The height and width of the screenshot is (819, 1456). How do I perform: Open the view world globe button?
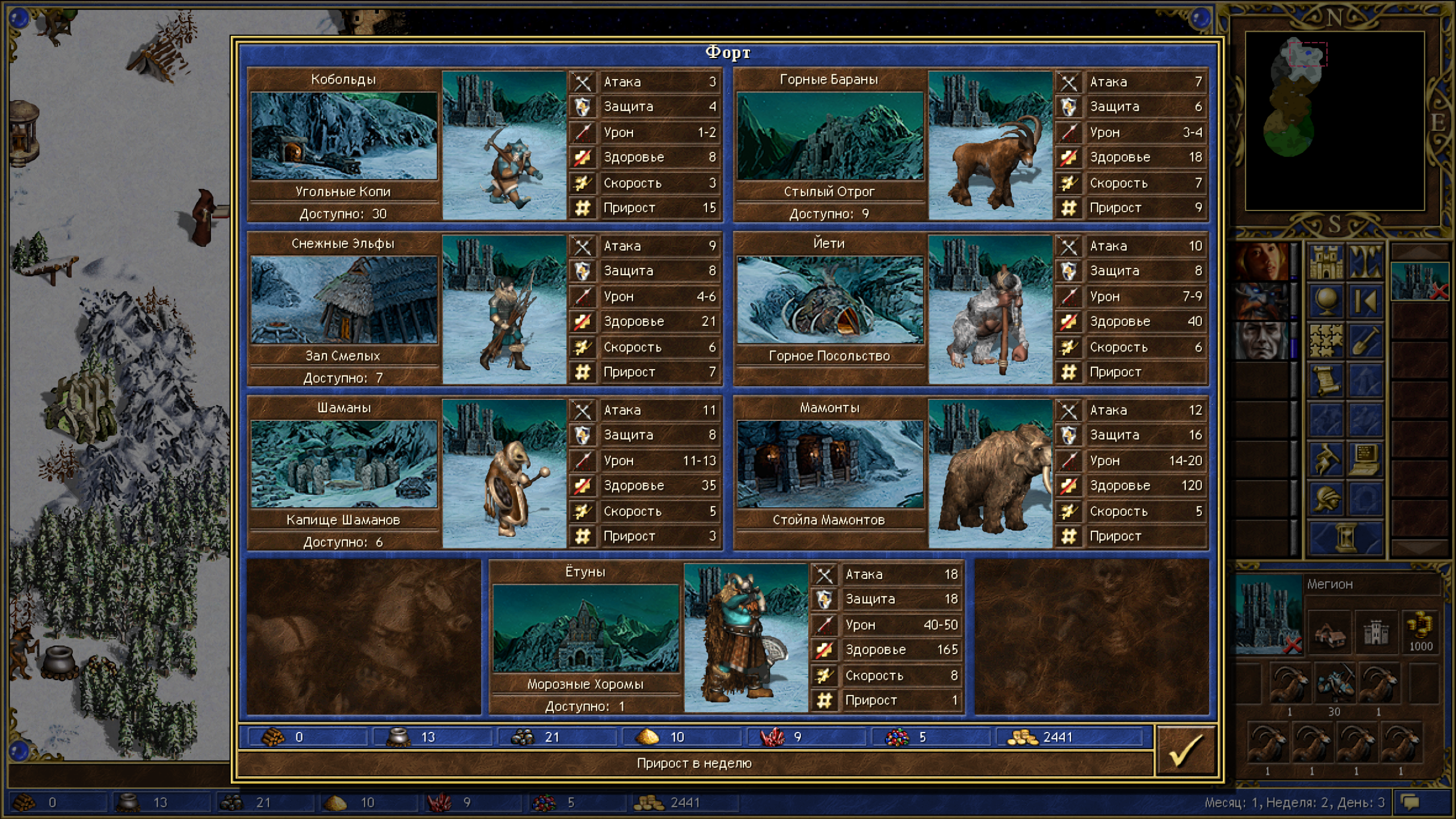[1326, 301]
